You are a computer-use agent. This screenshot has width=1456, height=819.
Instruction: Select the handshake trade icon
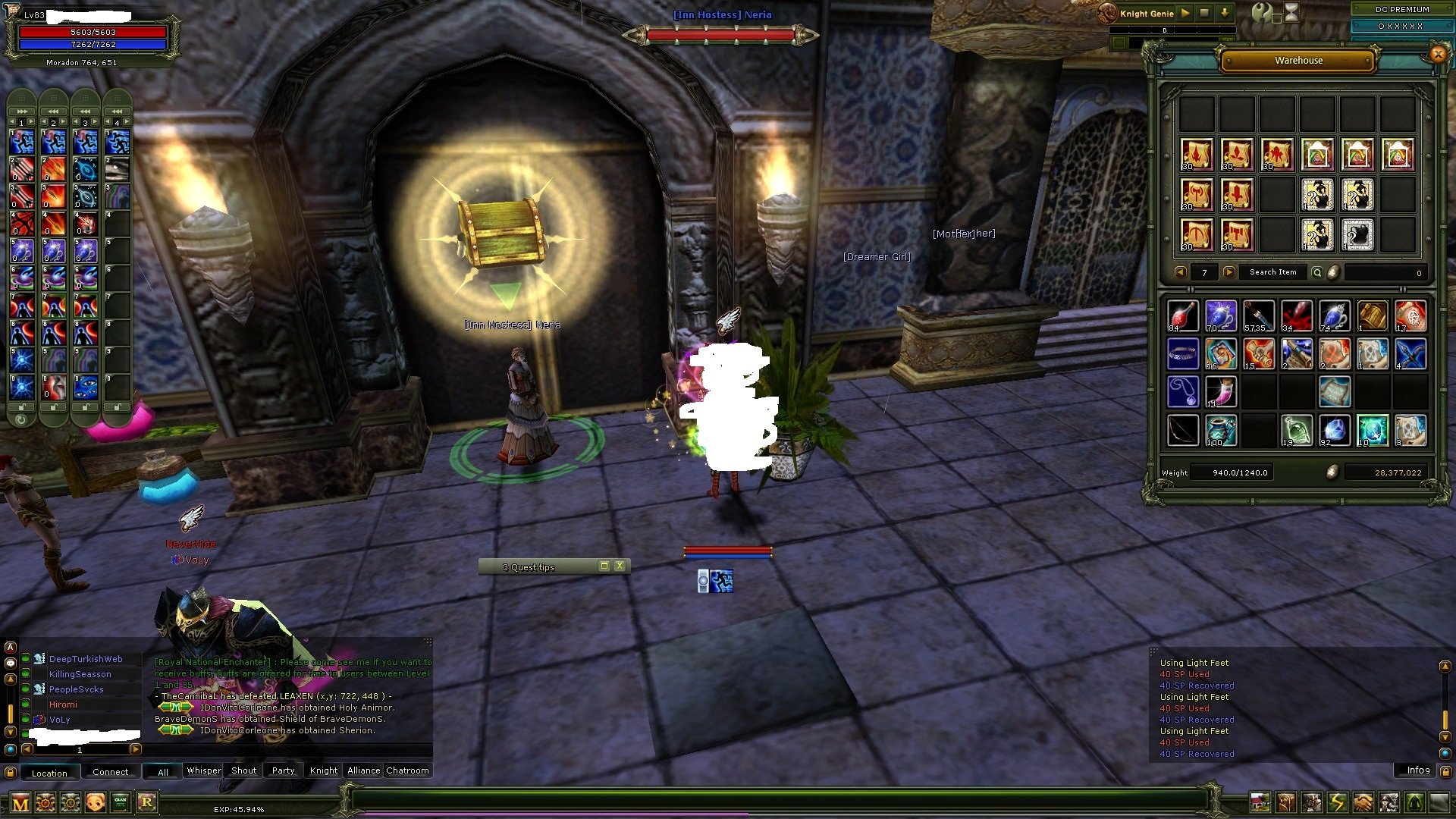point(1362,802)
